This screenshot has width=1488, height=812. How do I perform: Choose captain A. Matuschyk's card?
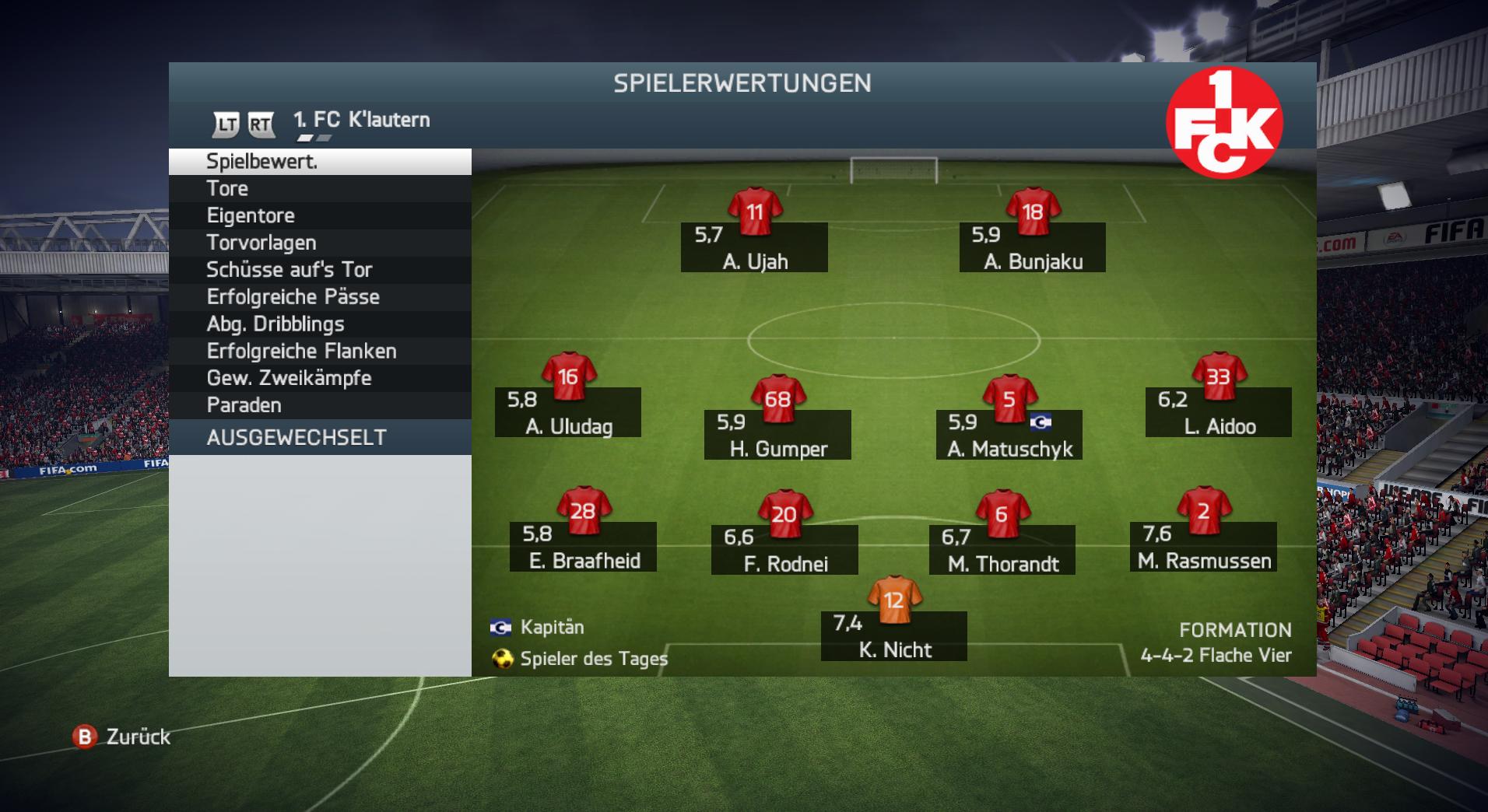pos(1009,434)
